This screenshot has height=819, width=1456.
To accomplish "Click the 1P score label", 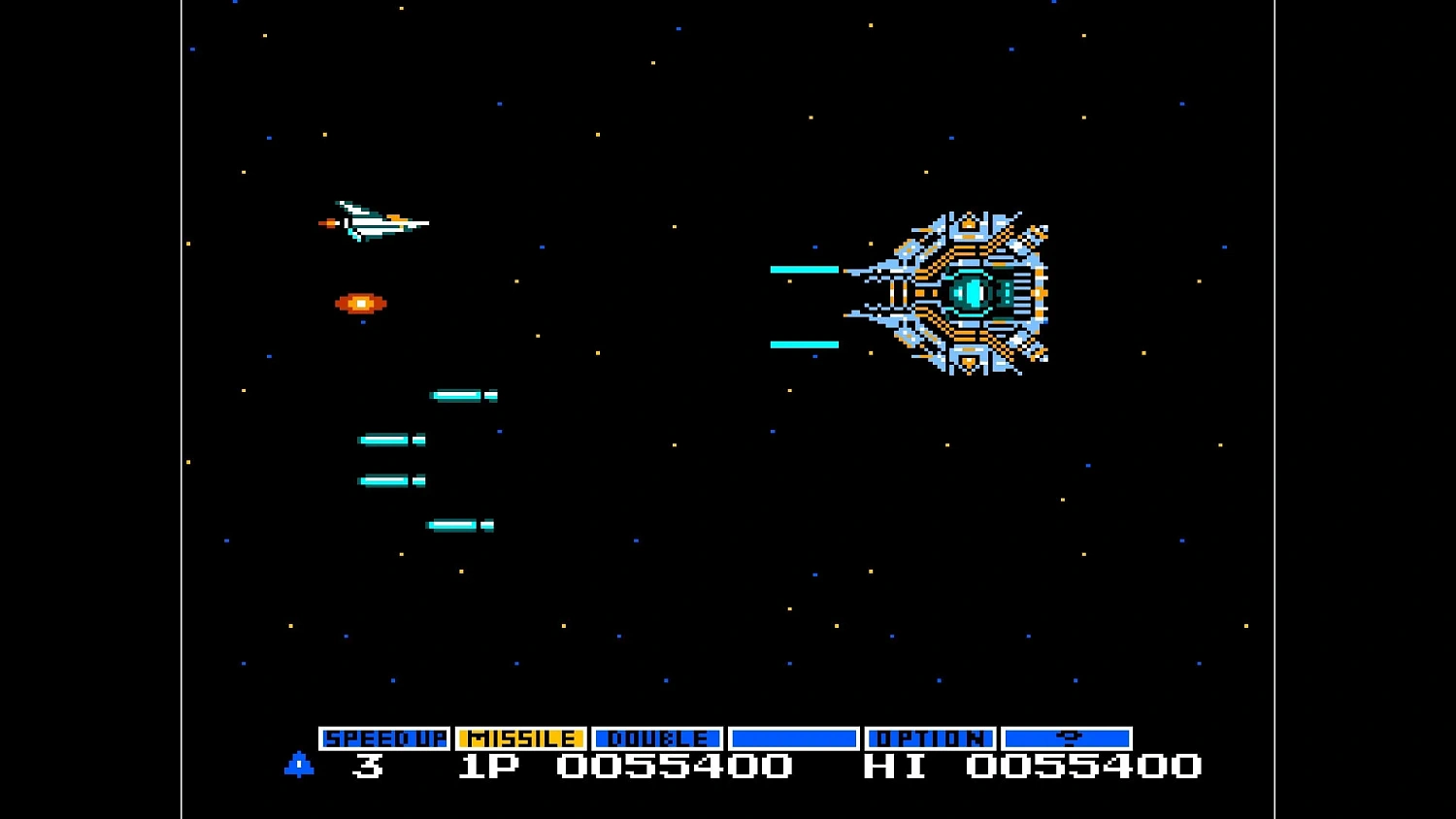I will 488,767.
